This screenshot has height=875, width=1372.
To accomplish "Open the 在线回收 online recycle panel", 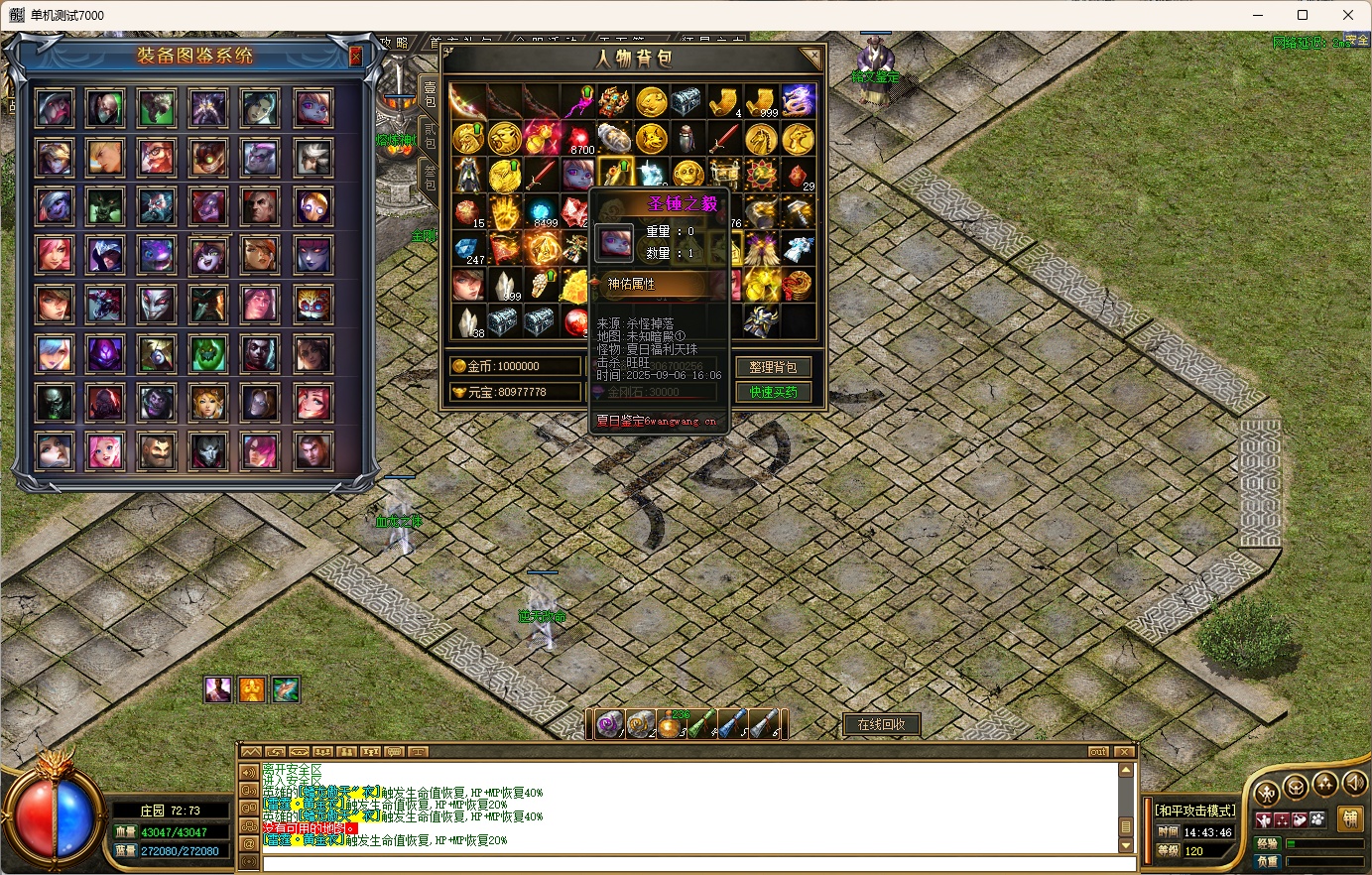I will [x=881, y=724].
